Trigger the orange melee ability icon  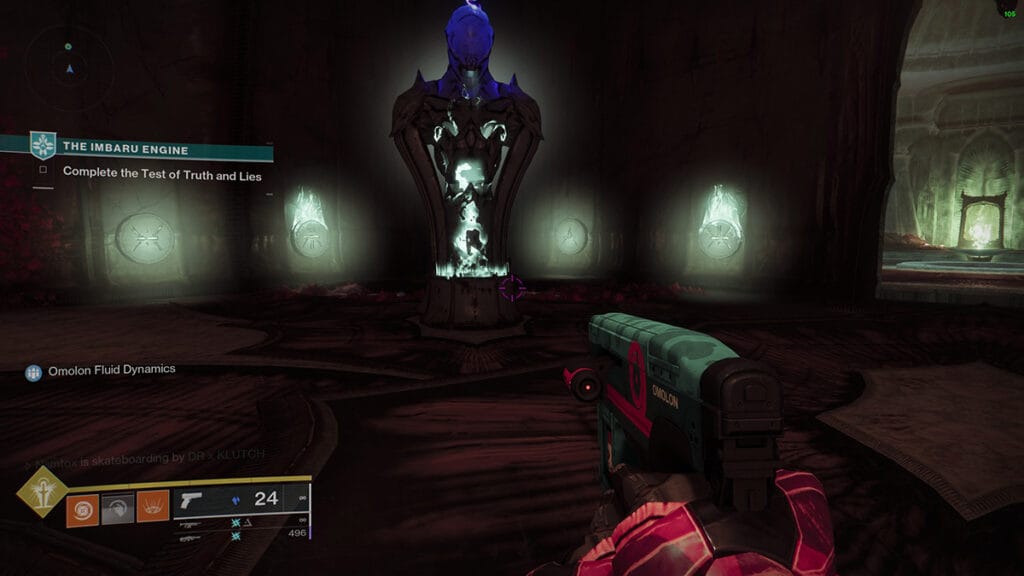pyautogui.click(x=152, y=509)
